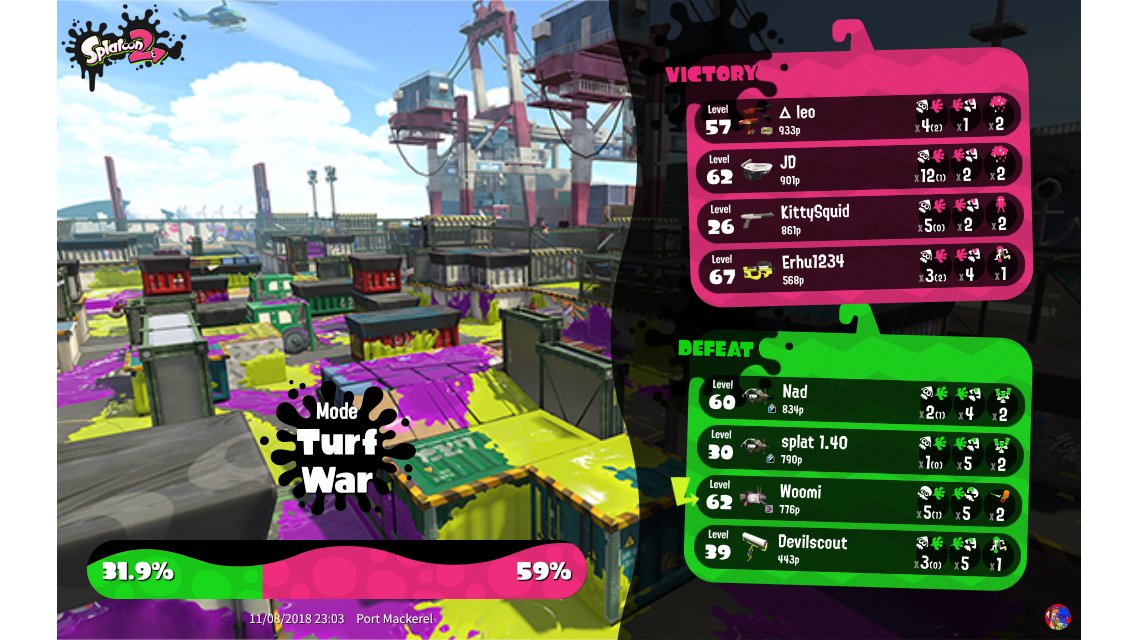
Task: Select Nad's row in the Defeat list
Action: 858,398
